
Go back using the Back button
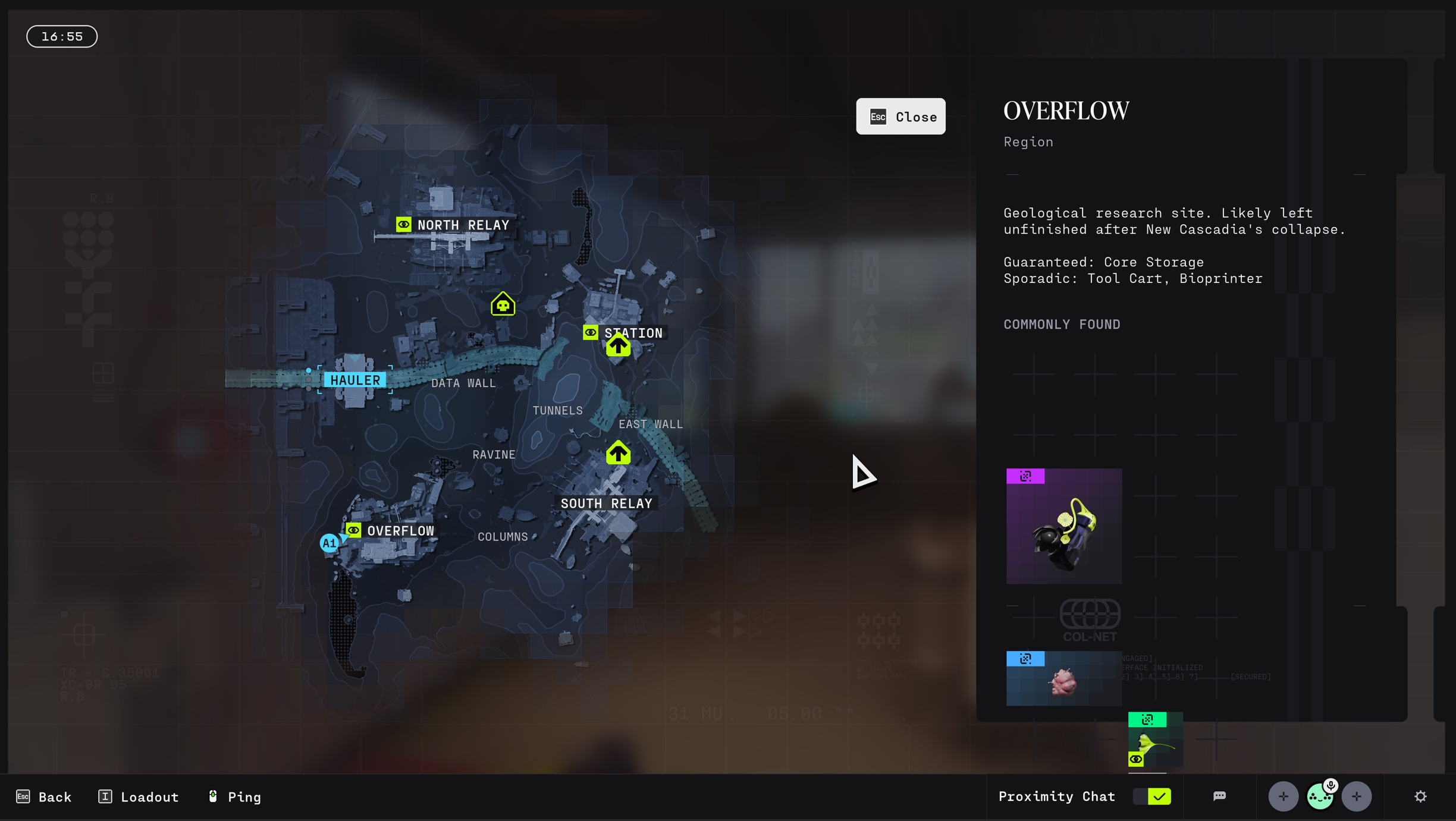coord(44,797)
